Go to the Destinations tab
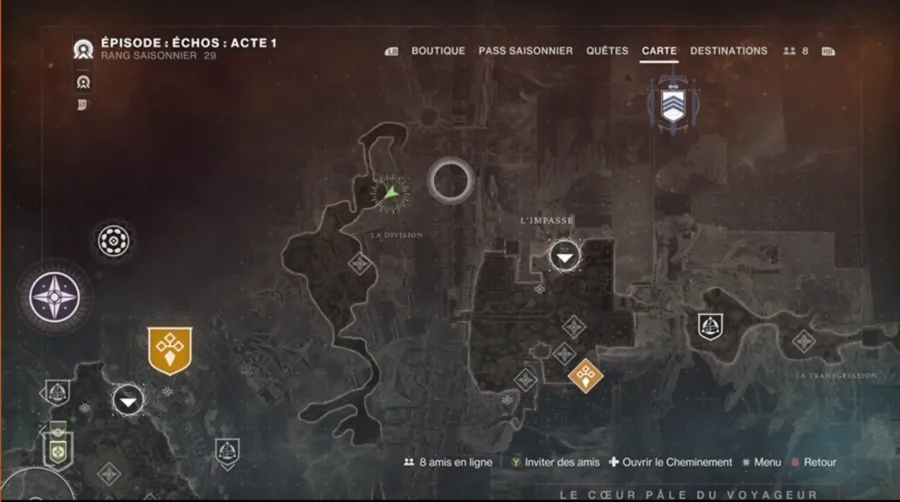900x502 pixels. 729,51
